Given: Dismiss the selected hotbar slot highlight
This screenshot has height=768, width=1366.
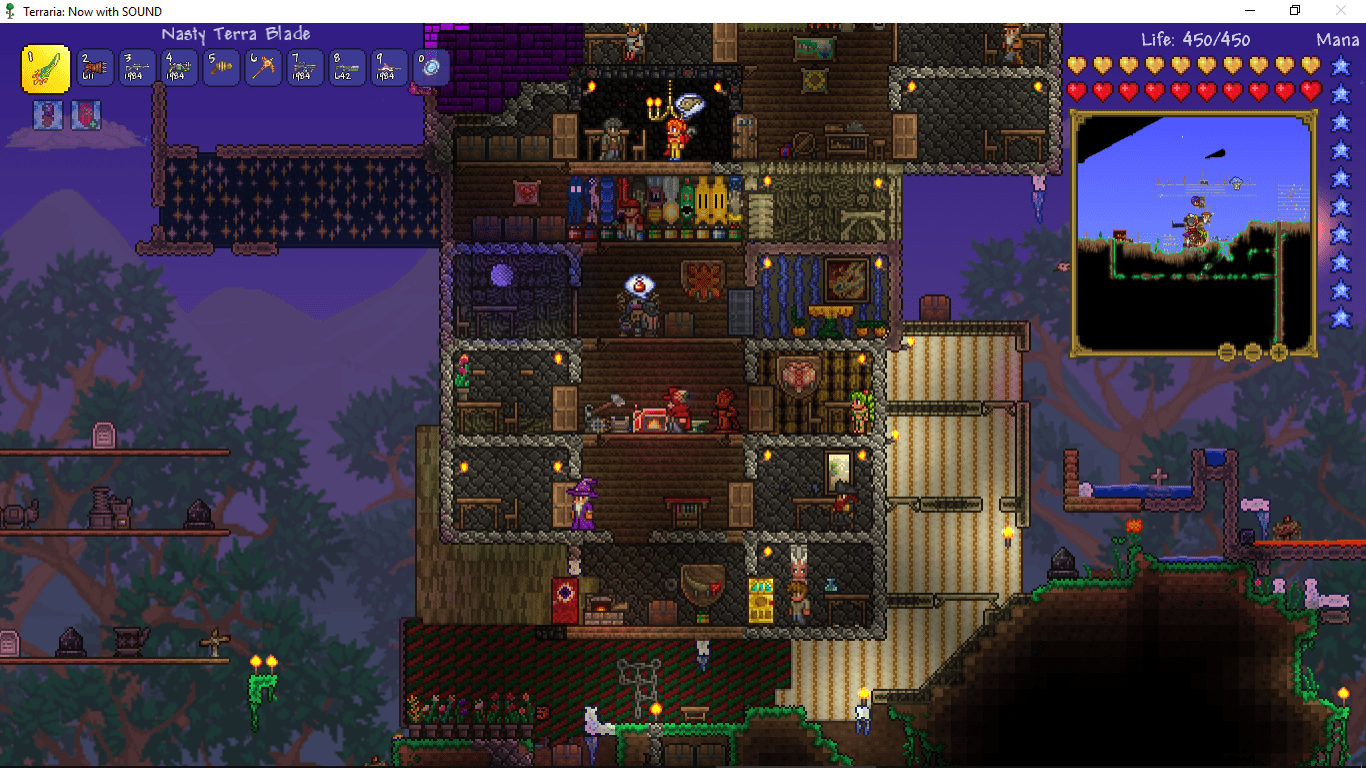Looking at the screenshot, I should click(46, 68).
